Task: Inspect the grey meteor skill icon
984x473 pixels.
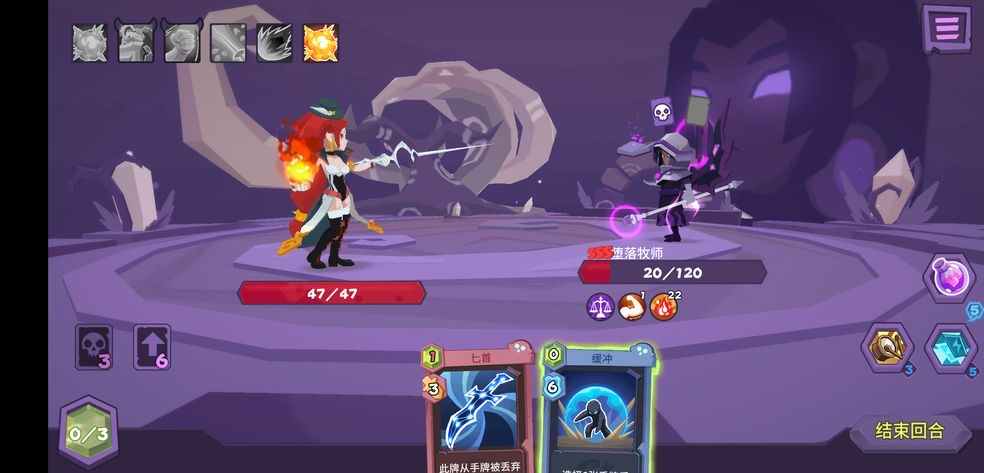Action: (274, 43)
